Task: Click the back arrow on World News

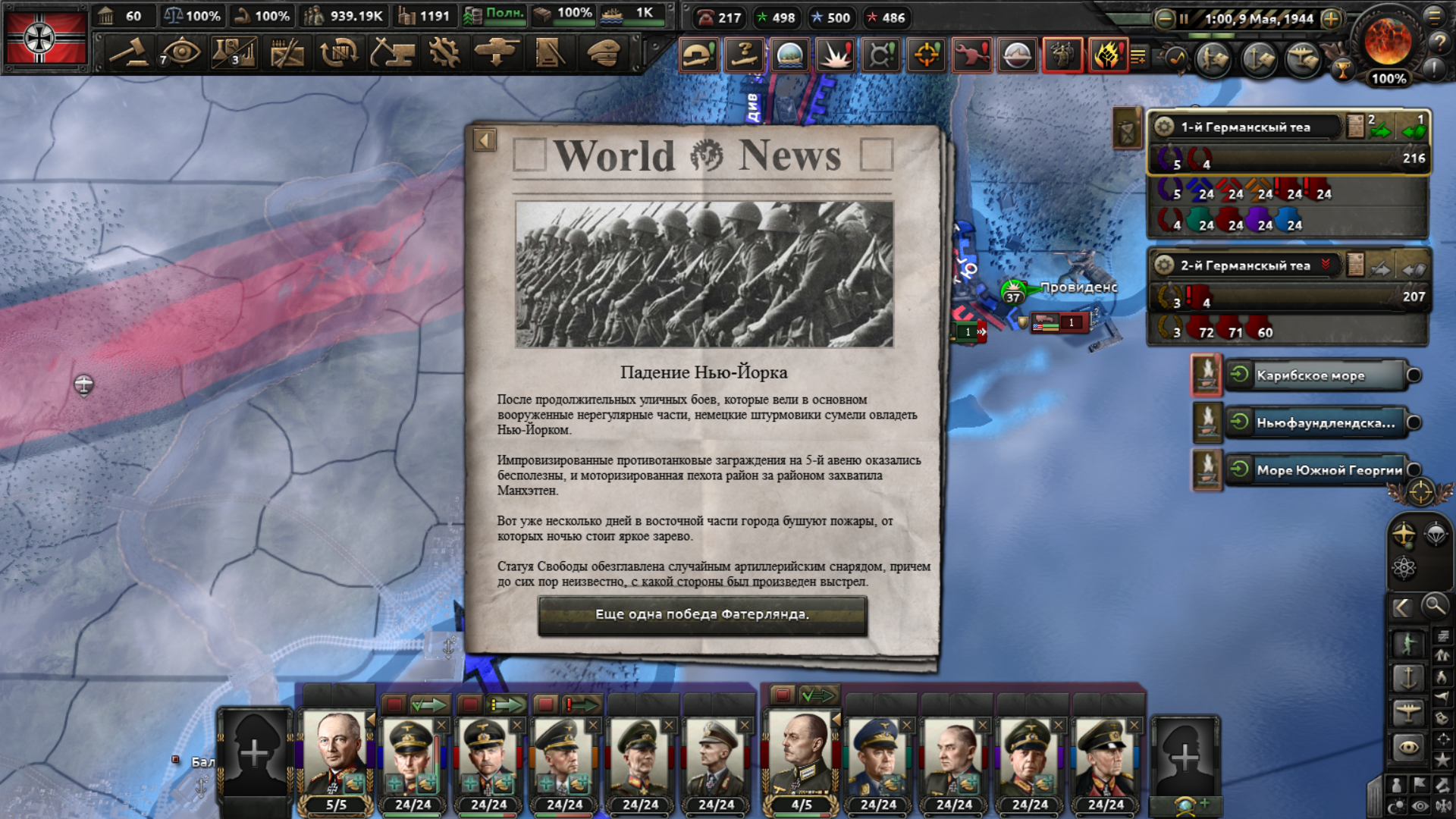Action: [x=485, y=140]
